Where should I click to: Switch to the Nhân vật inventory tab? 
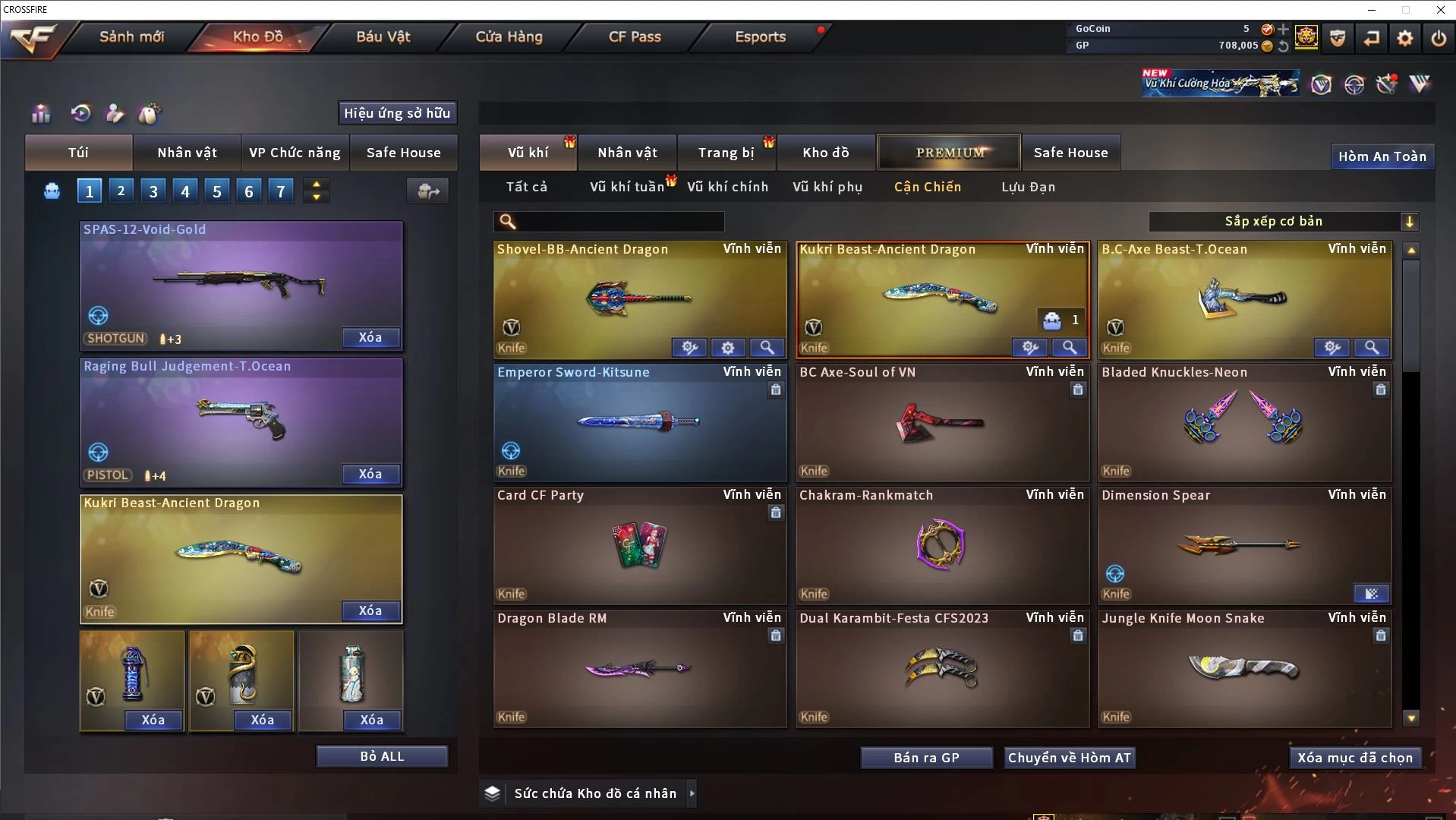click(627, 153)
